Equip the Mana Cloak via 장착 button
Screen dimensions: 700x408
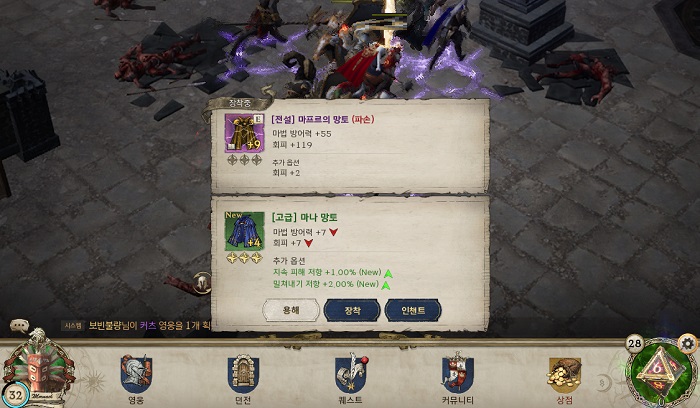352,311
